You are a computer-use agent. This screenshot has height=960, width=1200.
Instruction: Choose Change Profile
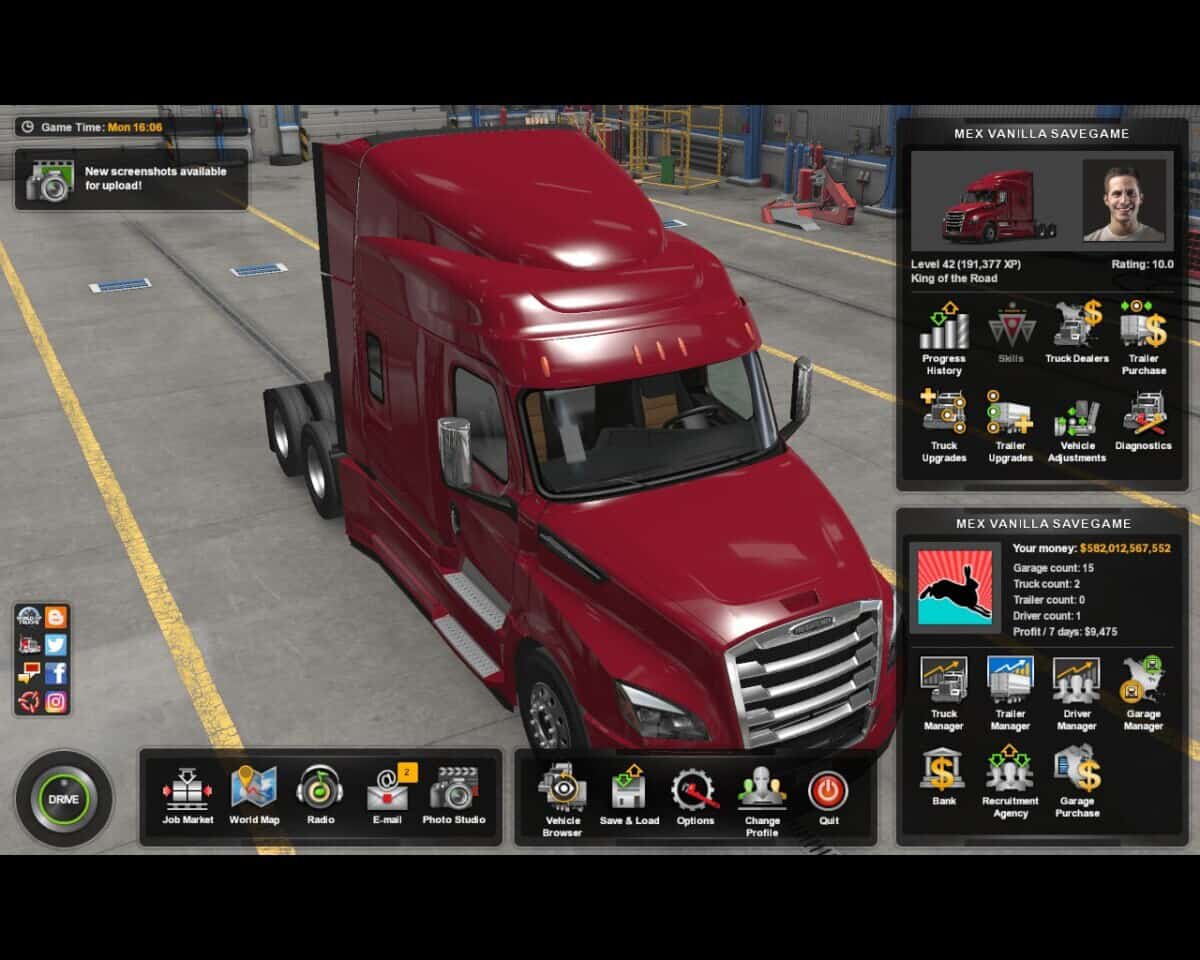[x=762, y=792]
